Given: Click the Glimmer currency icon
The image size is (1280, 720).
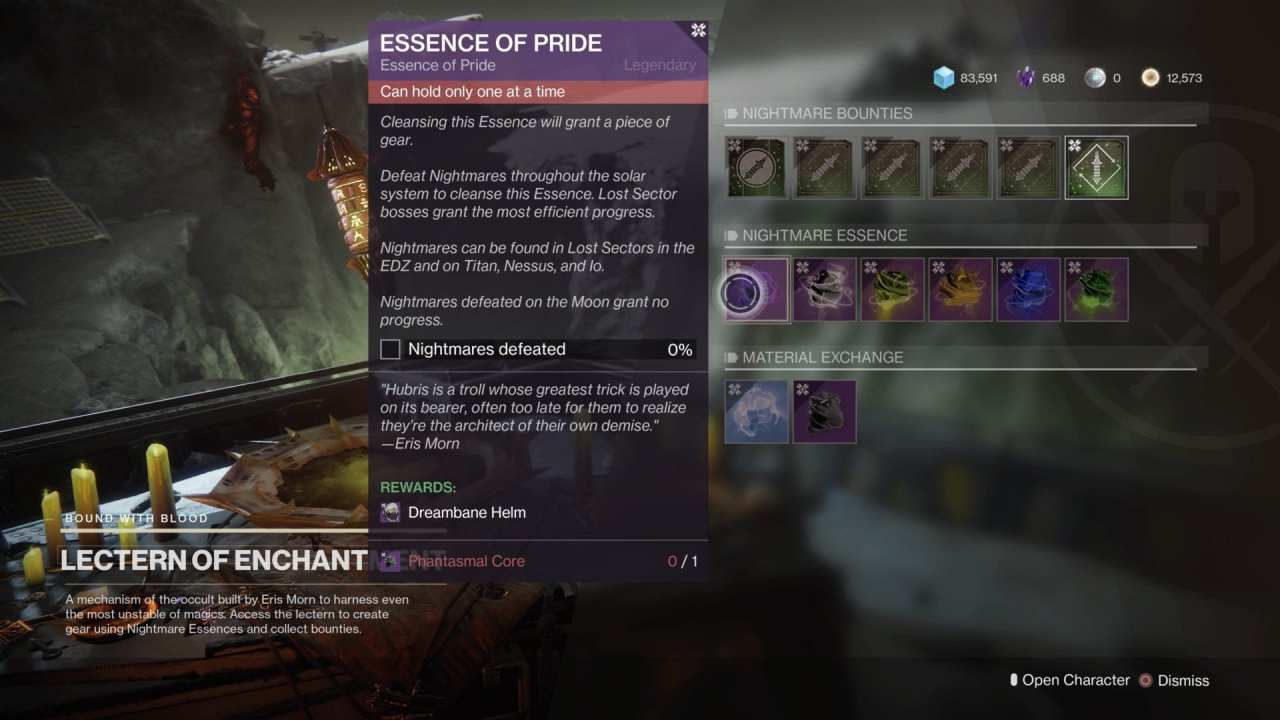Looking at the screenshot, I should click(x=943, y=77).
